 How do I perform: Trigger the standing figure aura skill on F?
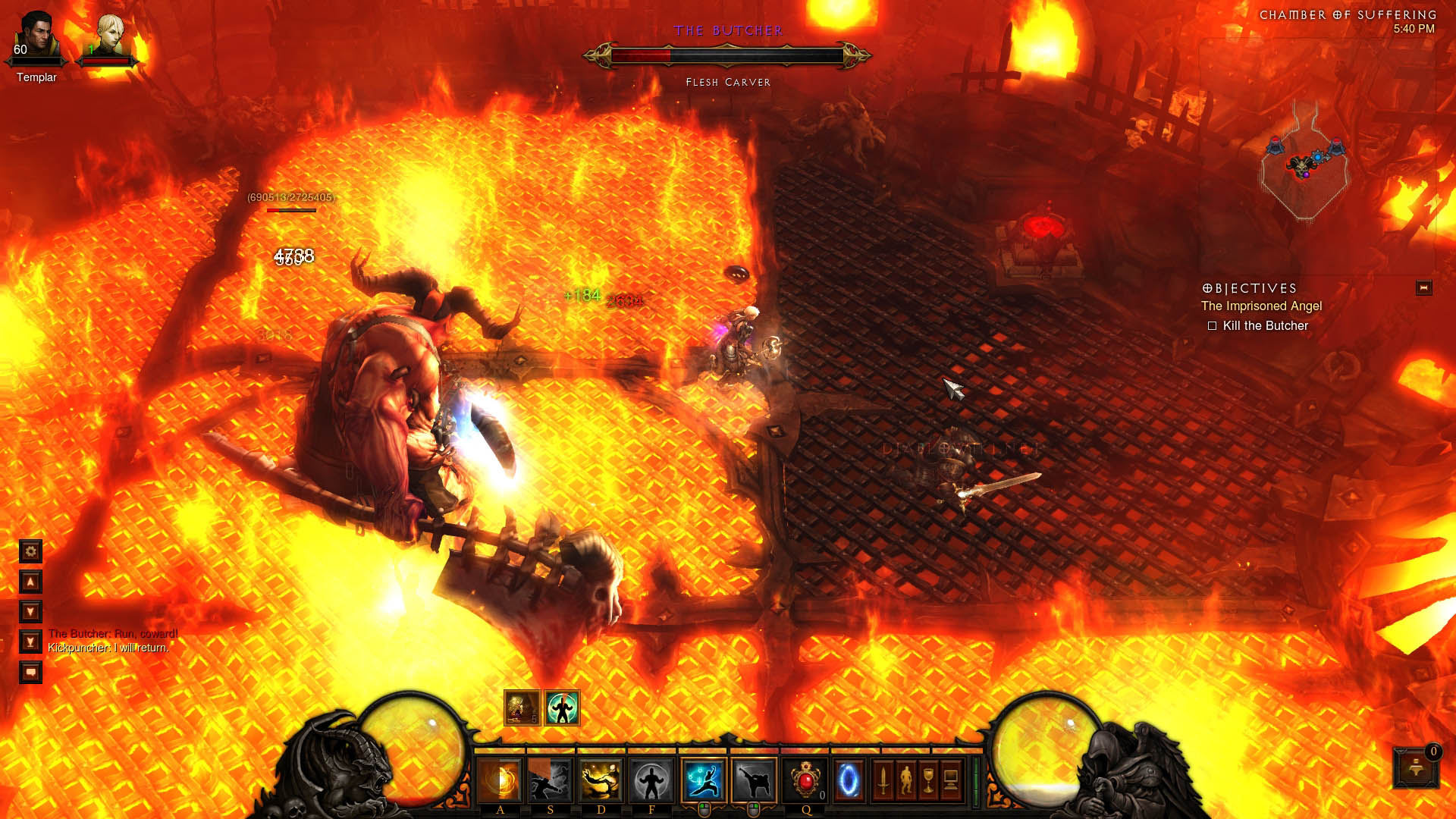pyautogui.click(x=651, y=780)
